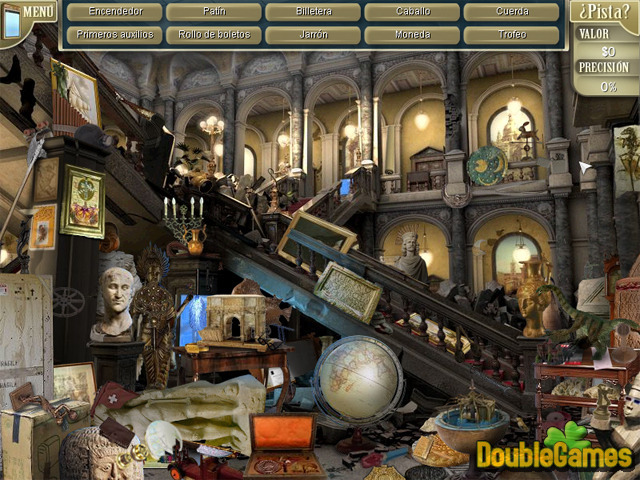Image resolution: width=640 pixels, height=480 pixels.
Task: Select Rollo de boletos entry
Action: point(213,34)
